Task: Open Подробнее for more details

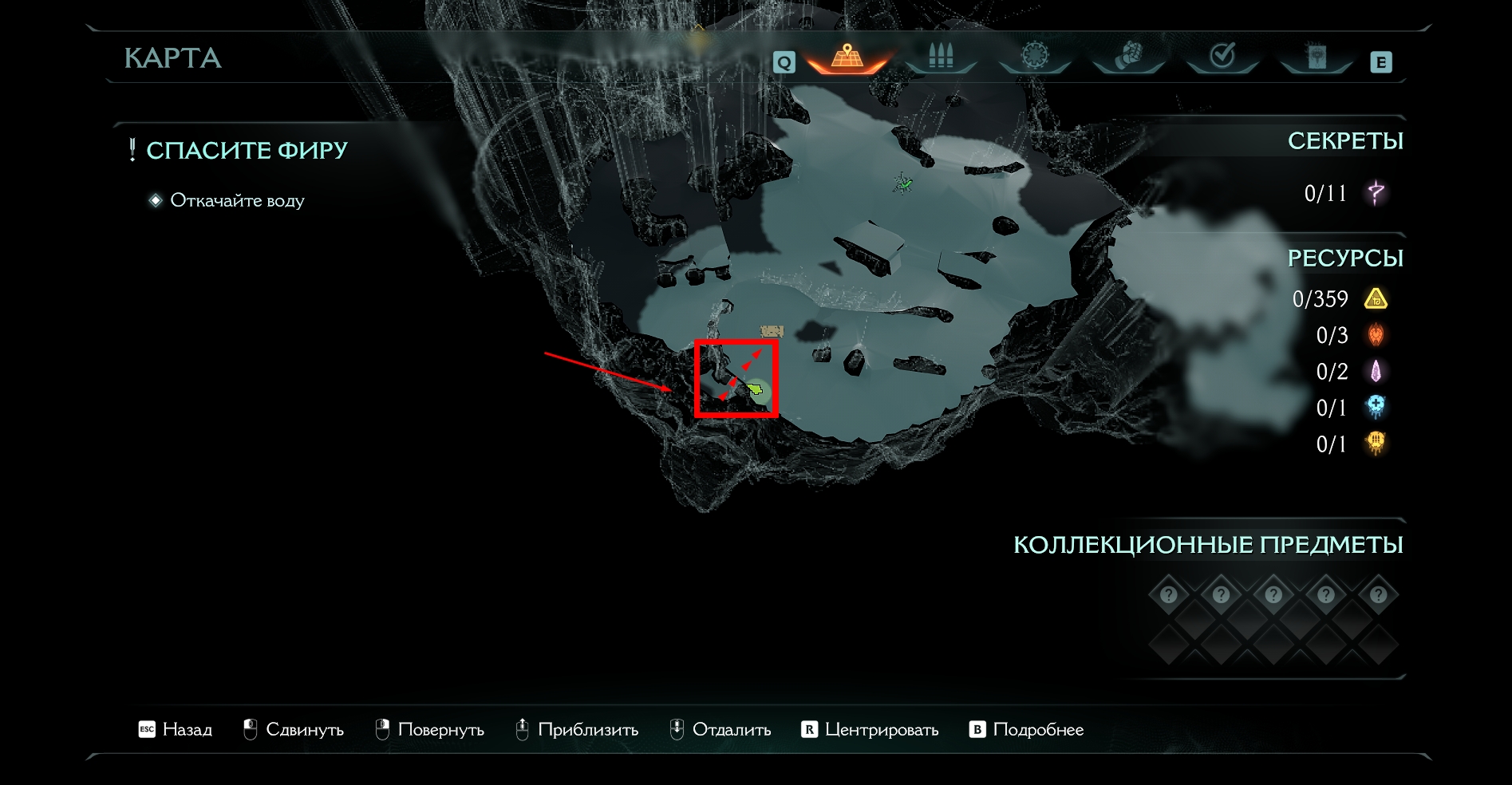Action: pyautogui.click(x=1027, y=729)
